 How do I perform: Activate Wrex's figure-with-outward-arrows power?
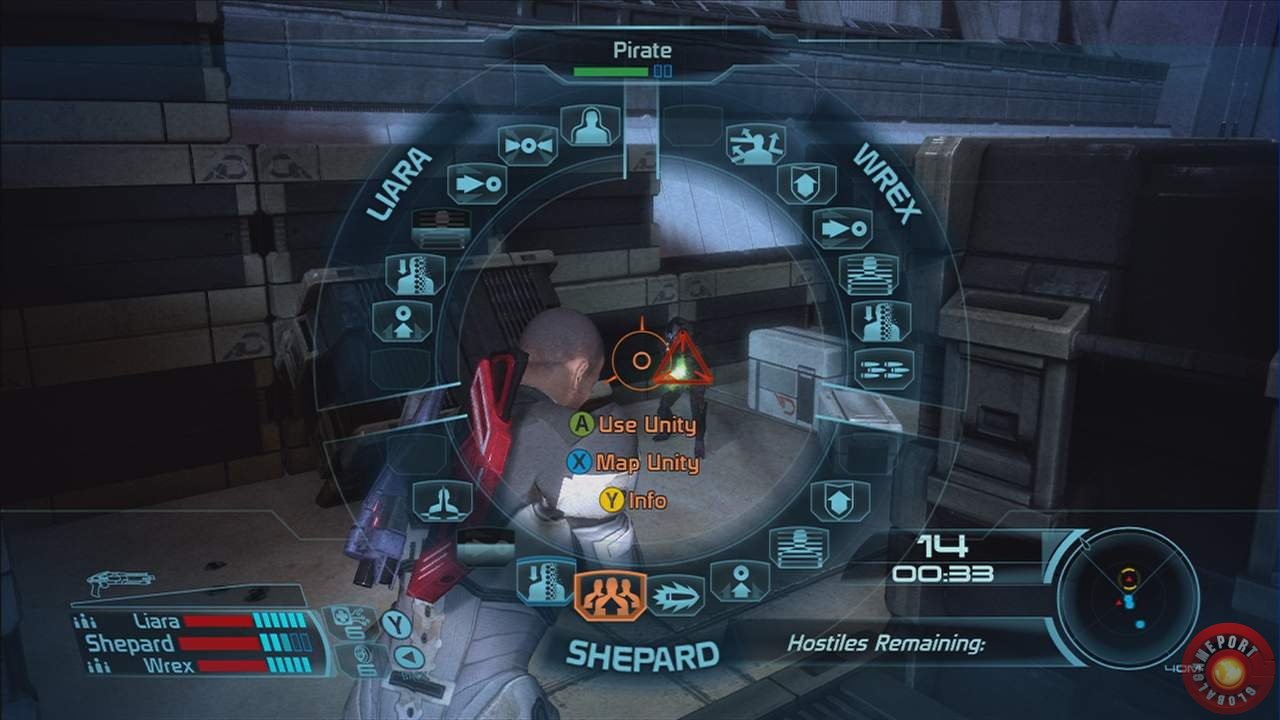(756, 145)
